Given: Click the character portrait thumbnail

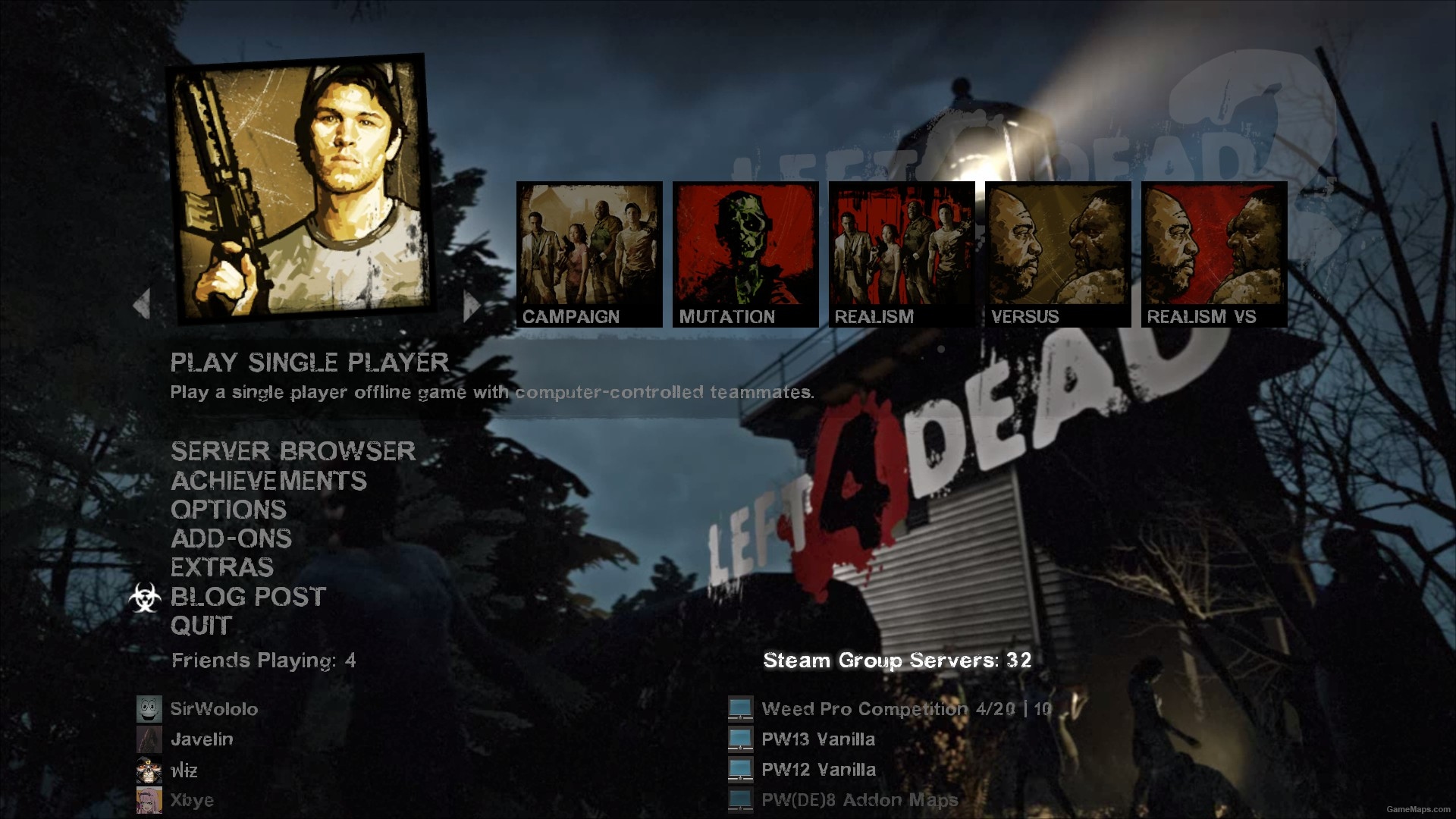Looking at the screenshot, I should click(x=296, y=193).
